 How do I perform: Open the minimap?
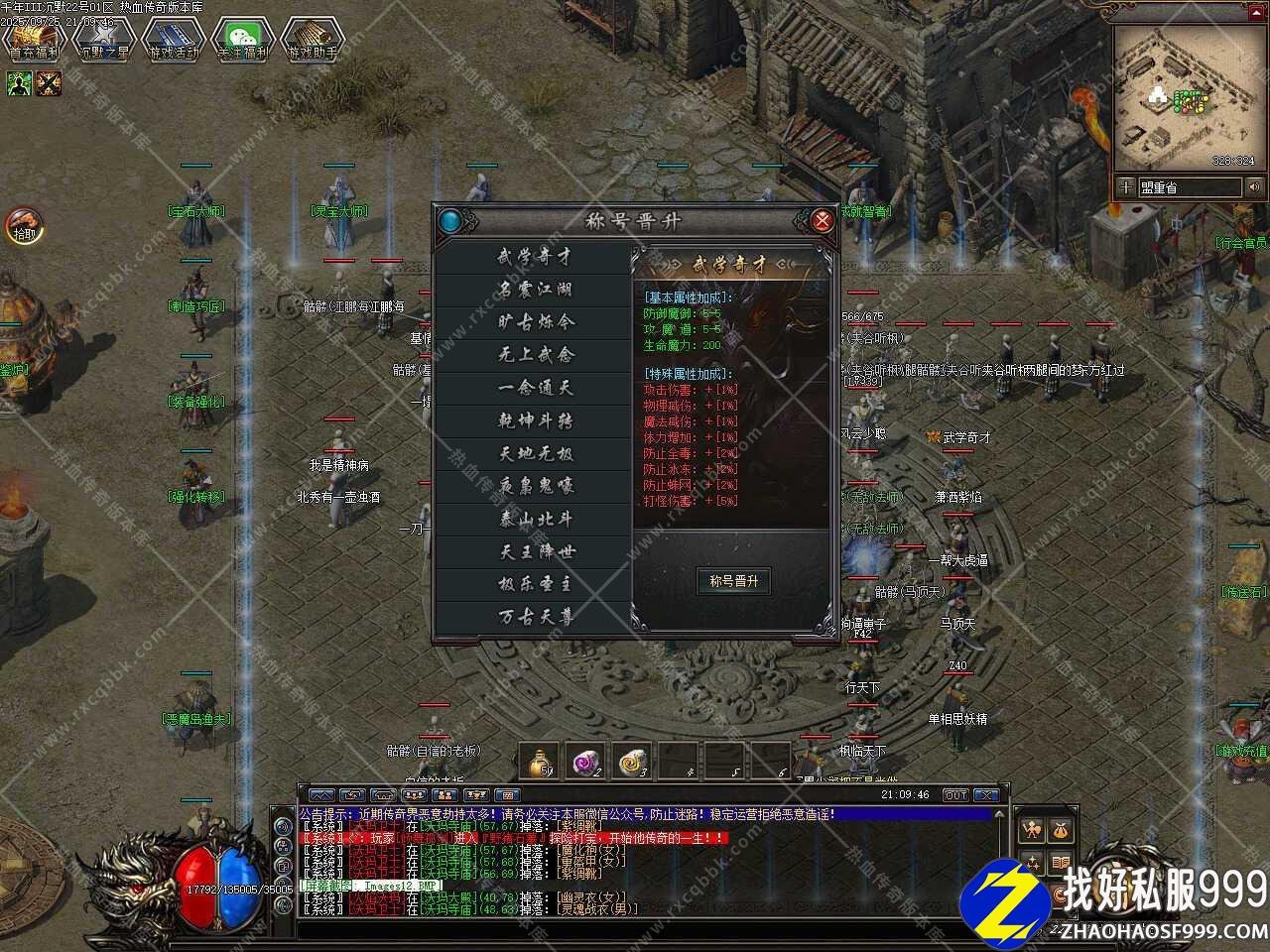pos(1184,96)
